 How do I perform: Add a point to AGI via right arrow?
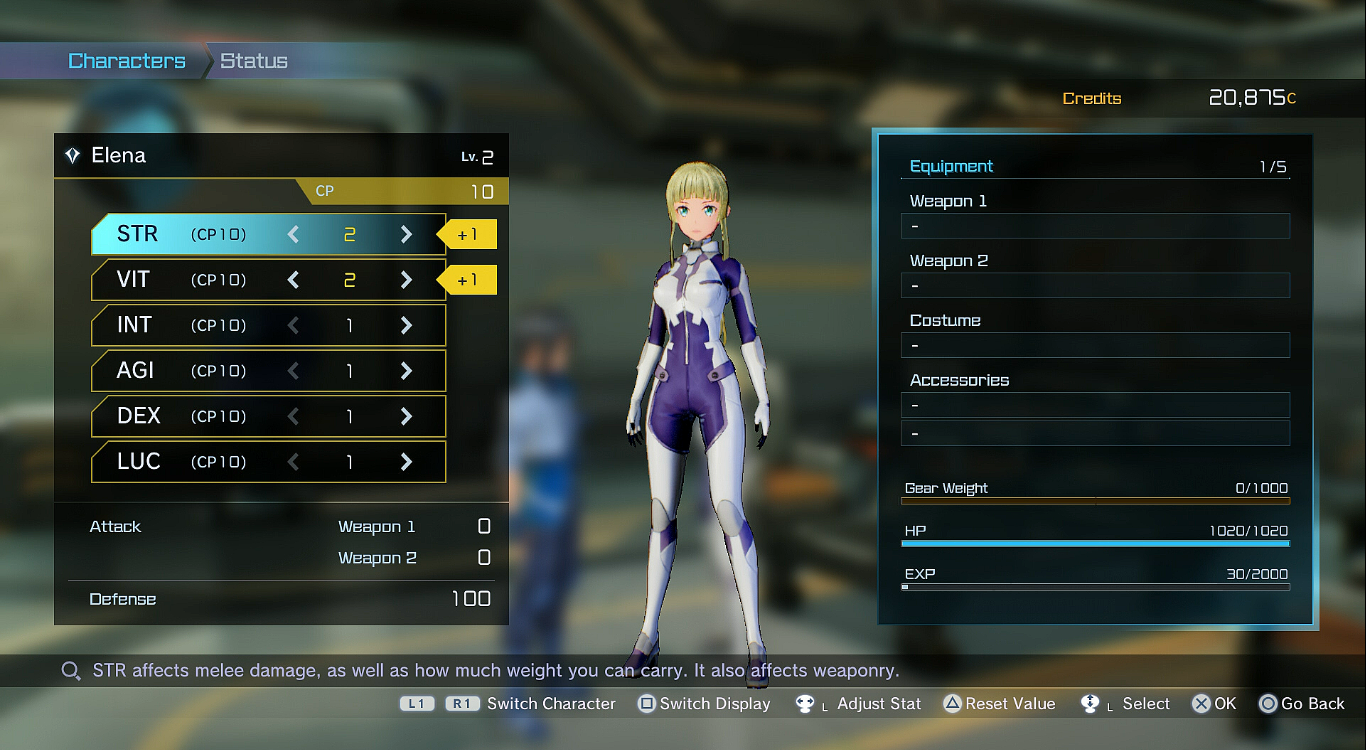click(406, 371)
